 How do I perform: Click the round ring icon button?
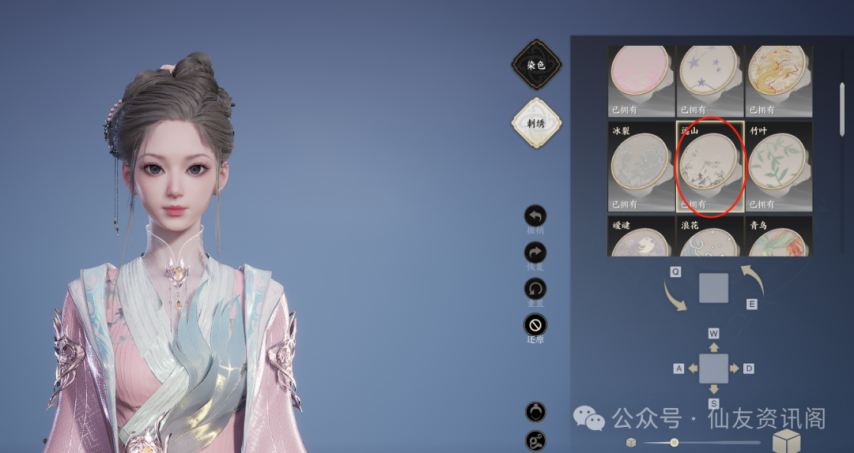click(x=536, y=411)
